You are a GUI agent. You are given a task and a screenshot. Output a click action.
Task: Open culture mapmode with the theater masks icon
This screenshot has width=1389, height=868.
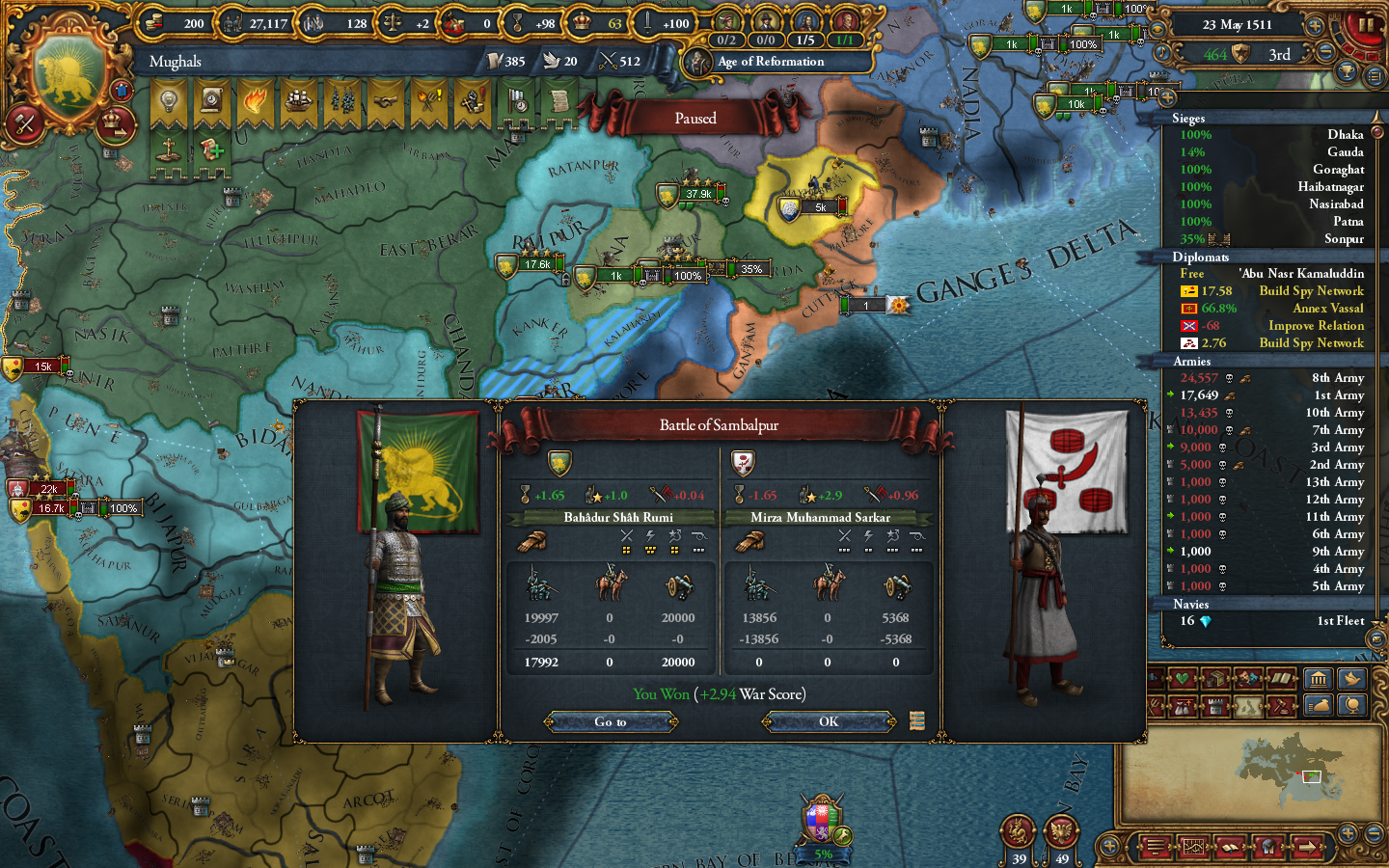pos(1248,677)
